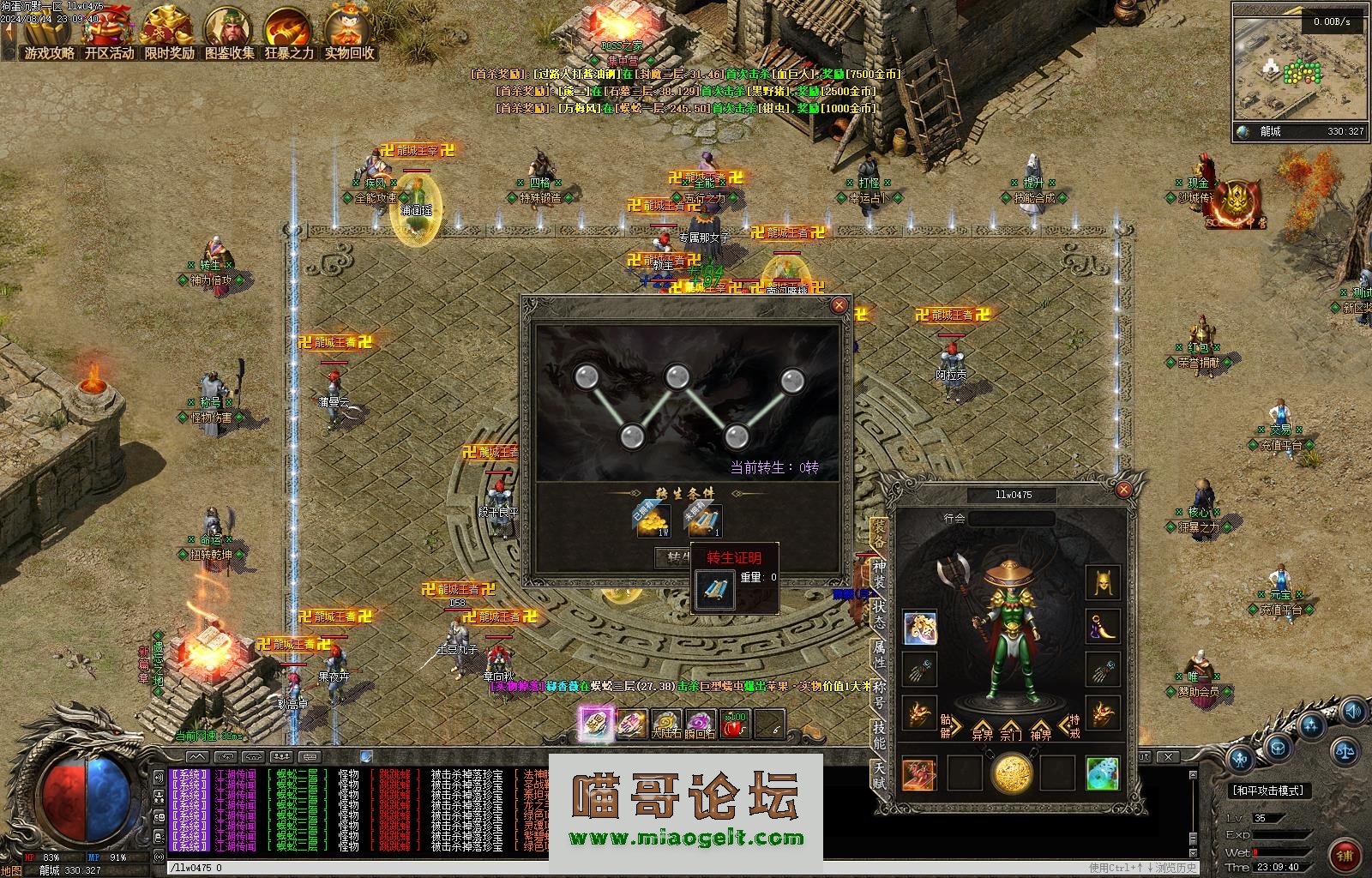This screenshot has width=1372, height=878.
Task: Use the red apple hotbar item
Action: coord(735,725)
